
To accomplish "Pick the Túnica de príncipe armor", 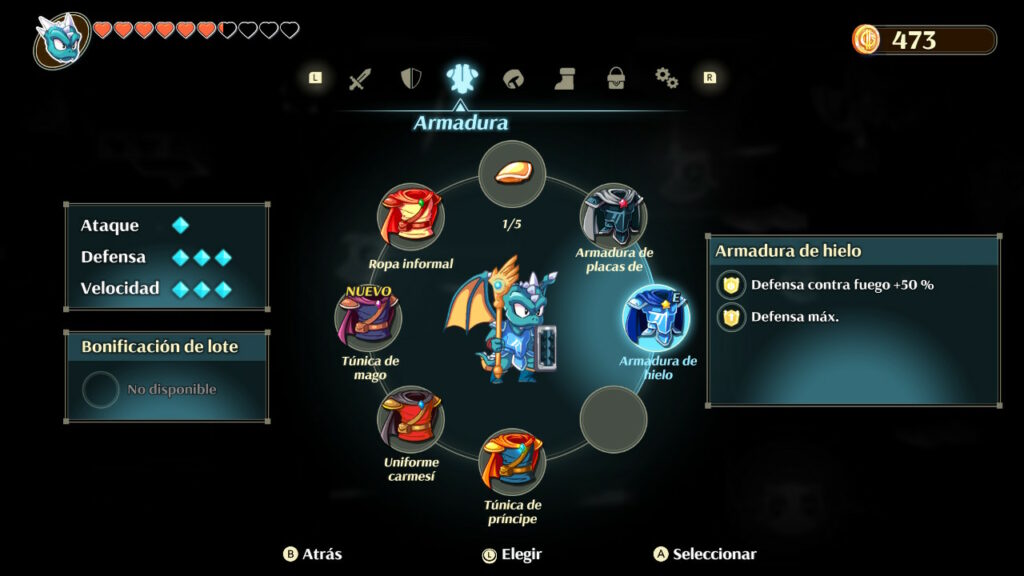I will click(511, 461).
